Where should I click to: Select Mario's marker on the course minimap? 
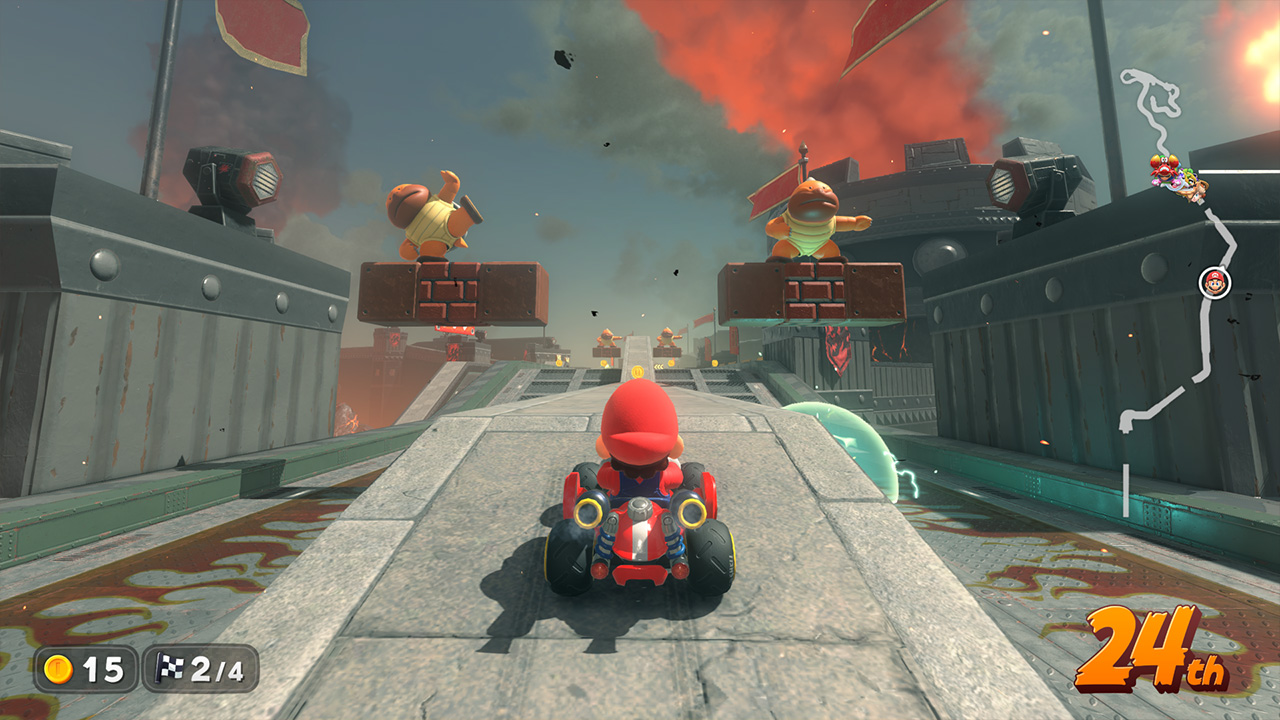click(x=1214, y=282)
